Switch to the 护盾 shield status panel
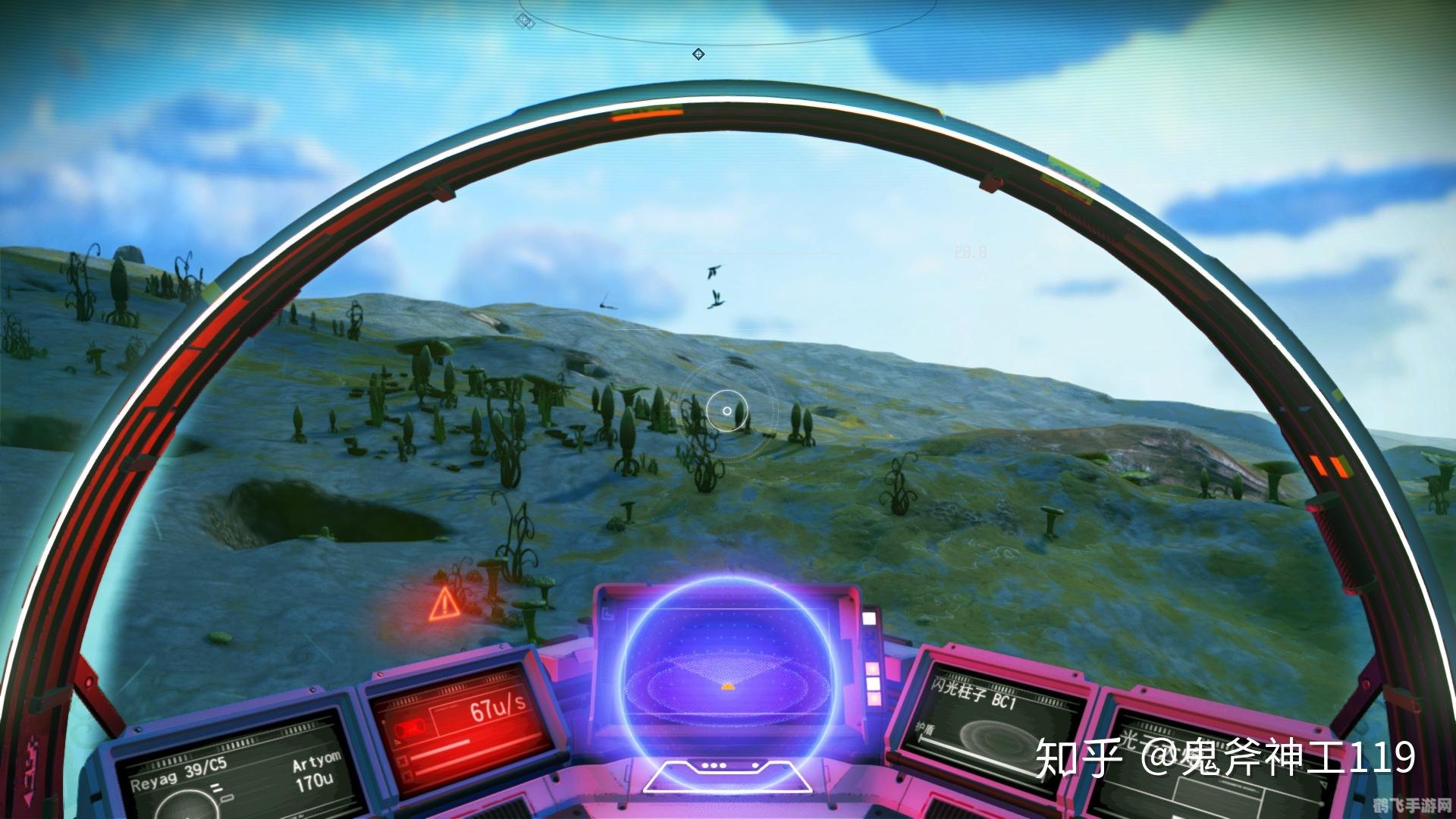 tap(924, 729)
